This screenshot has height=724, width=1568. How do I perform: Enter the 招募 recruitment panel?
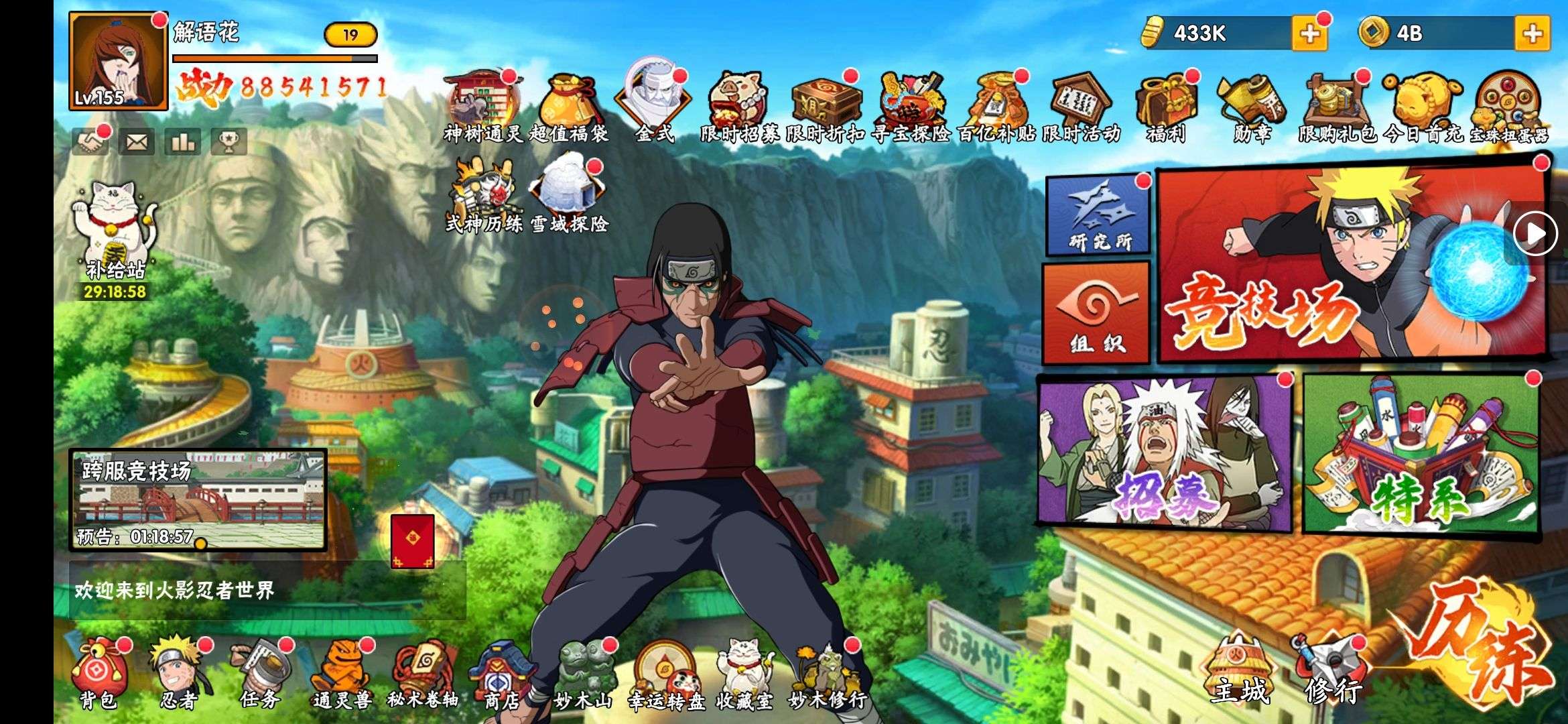pos(1164,452)
